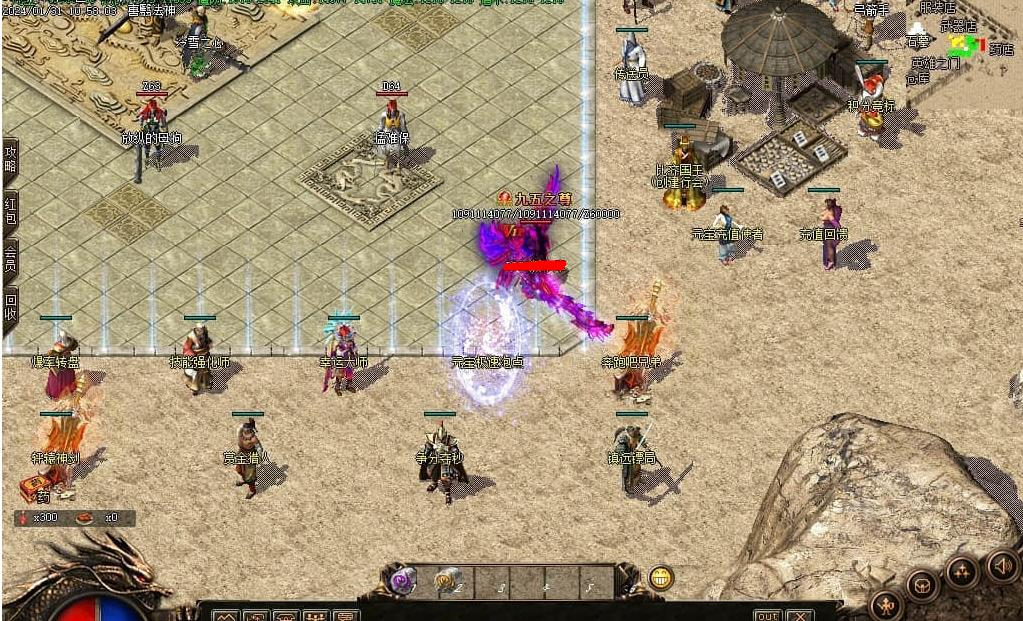Click the 药 treasure chest icon

[x=37, y=488]
